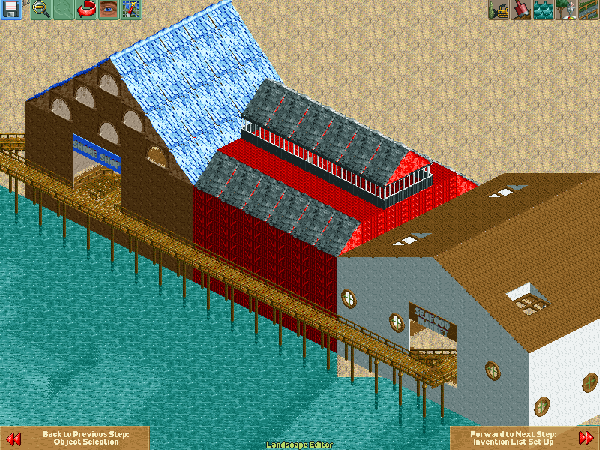Choose the water adjustment tool
This screenshot has height=450, width=600.
(544, 10)
